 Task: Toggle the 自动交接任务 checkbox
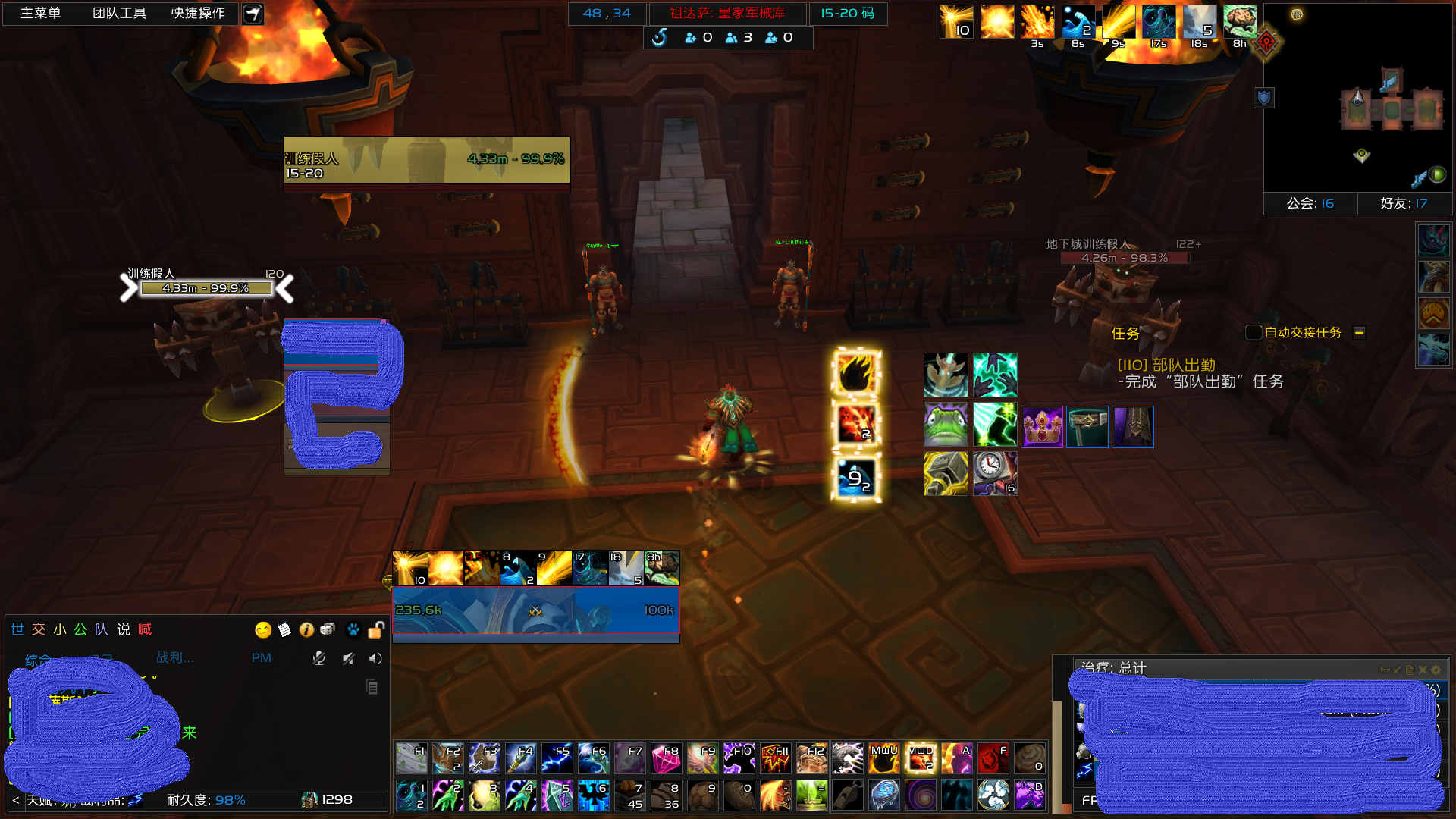point(1254,332)
